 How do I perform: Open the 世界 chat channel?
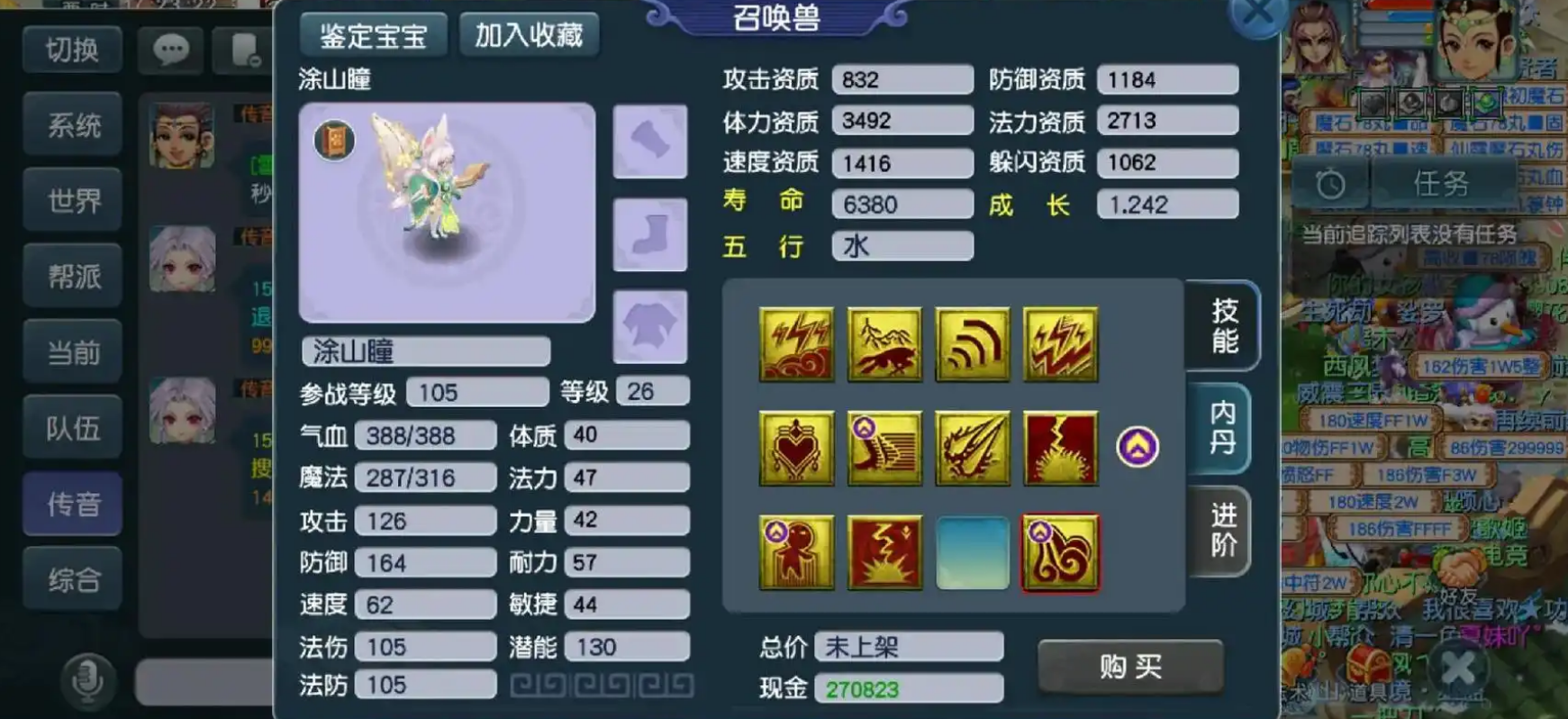click(72, 199)
